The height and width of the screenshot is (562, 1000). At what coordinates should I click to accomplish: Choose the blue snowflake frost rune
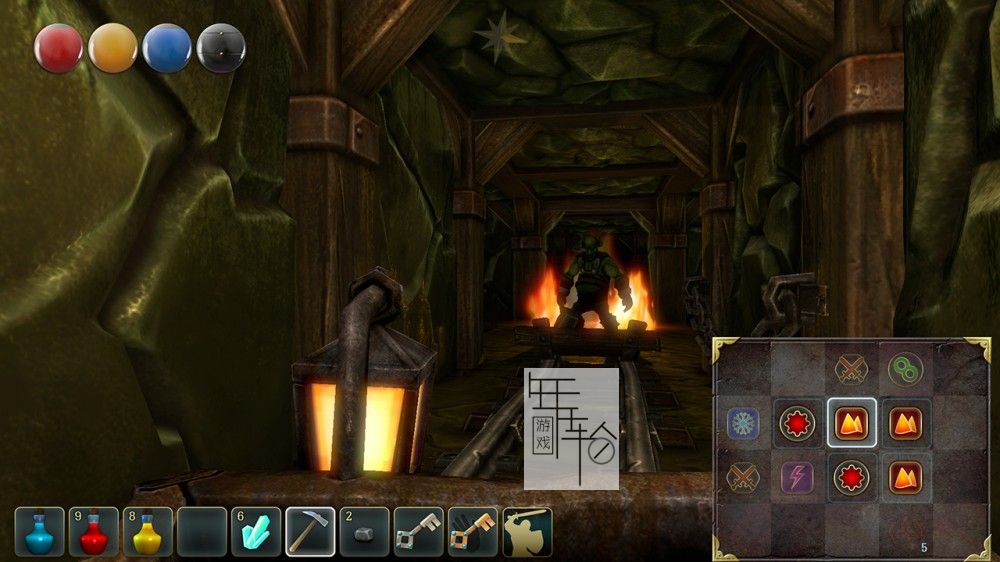coord(744,423)
